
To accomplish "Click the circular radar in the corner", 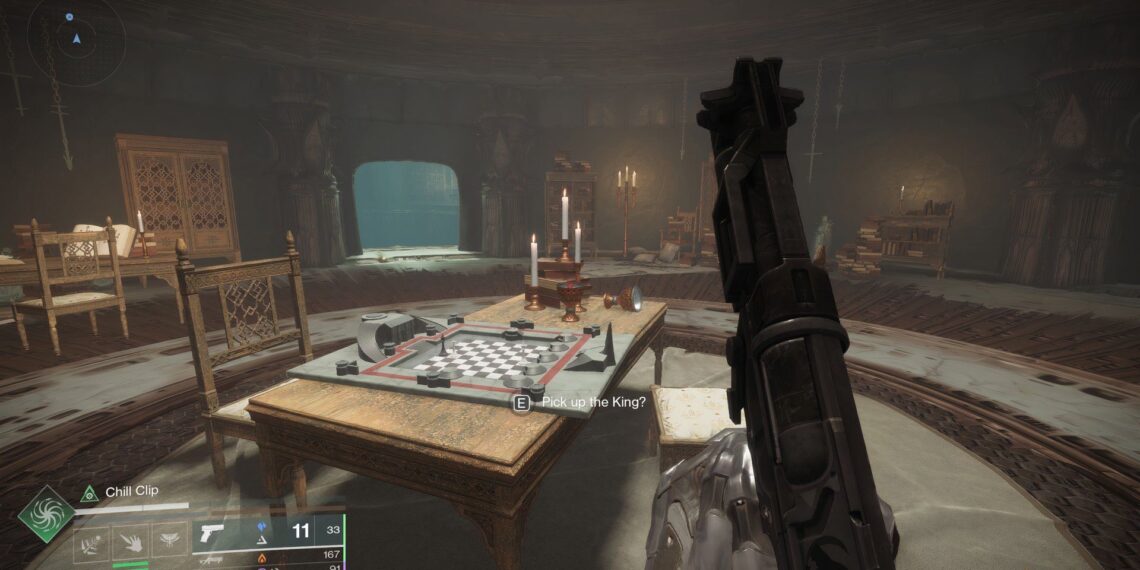I will (x=75, y=40).
